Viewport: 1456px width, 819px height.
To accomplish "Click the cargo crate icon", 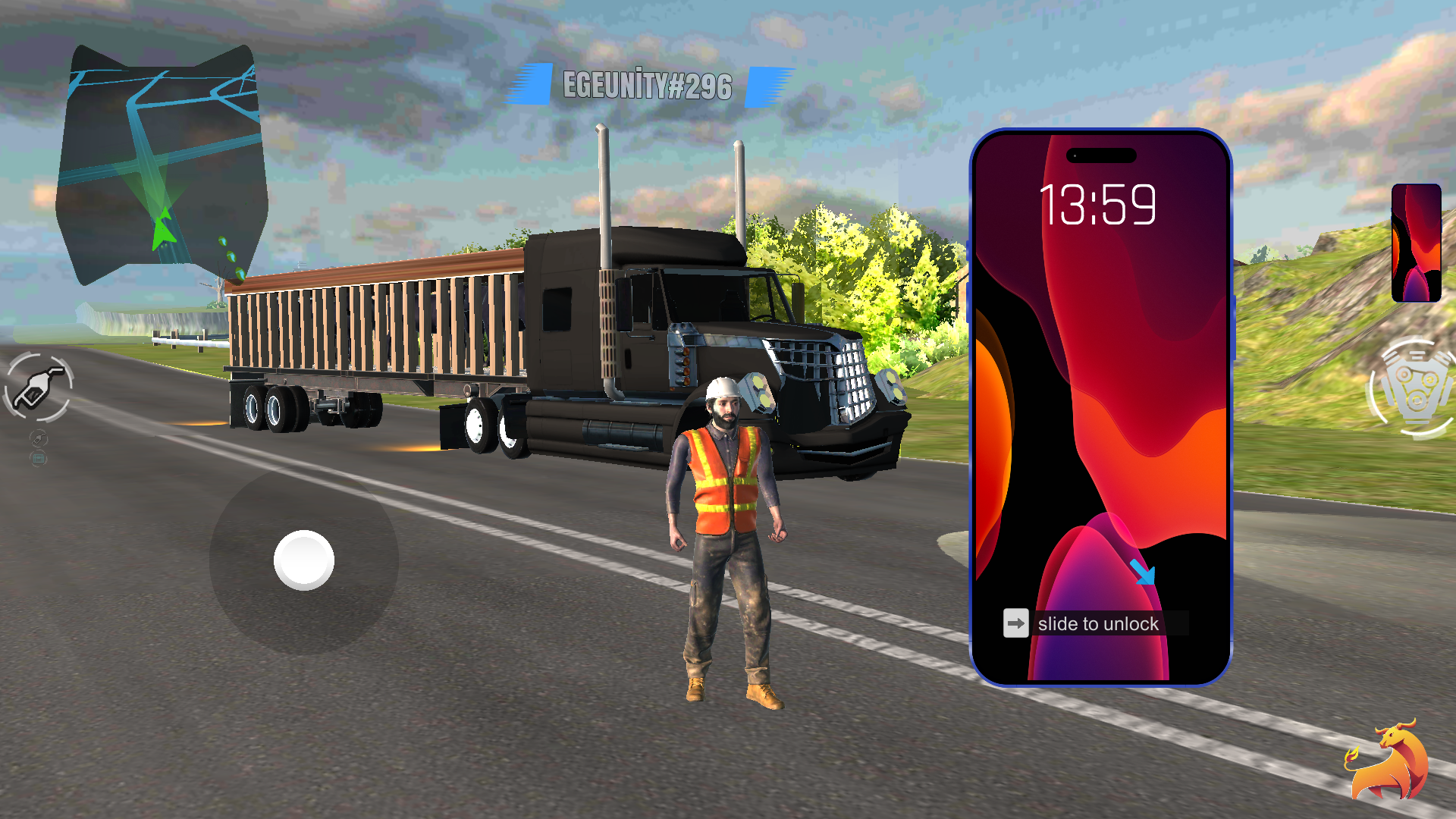I will point(37,458).
